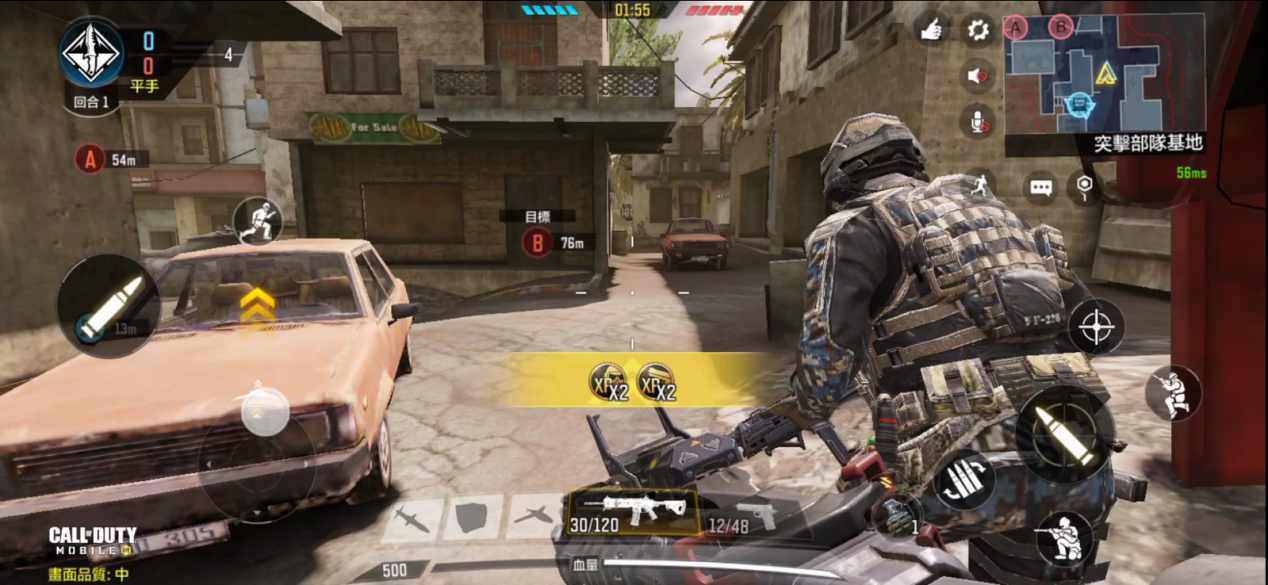Image resolution: width=1268 pixels, height=585 pixels.
Task: Tap the jumping soldier button
Action: [x=1173, y=393]
